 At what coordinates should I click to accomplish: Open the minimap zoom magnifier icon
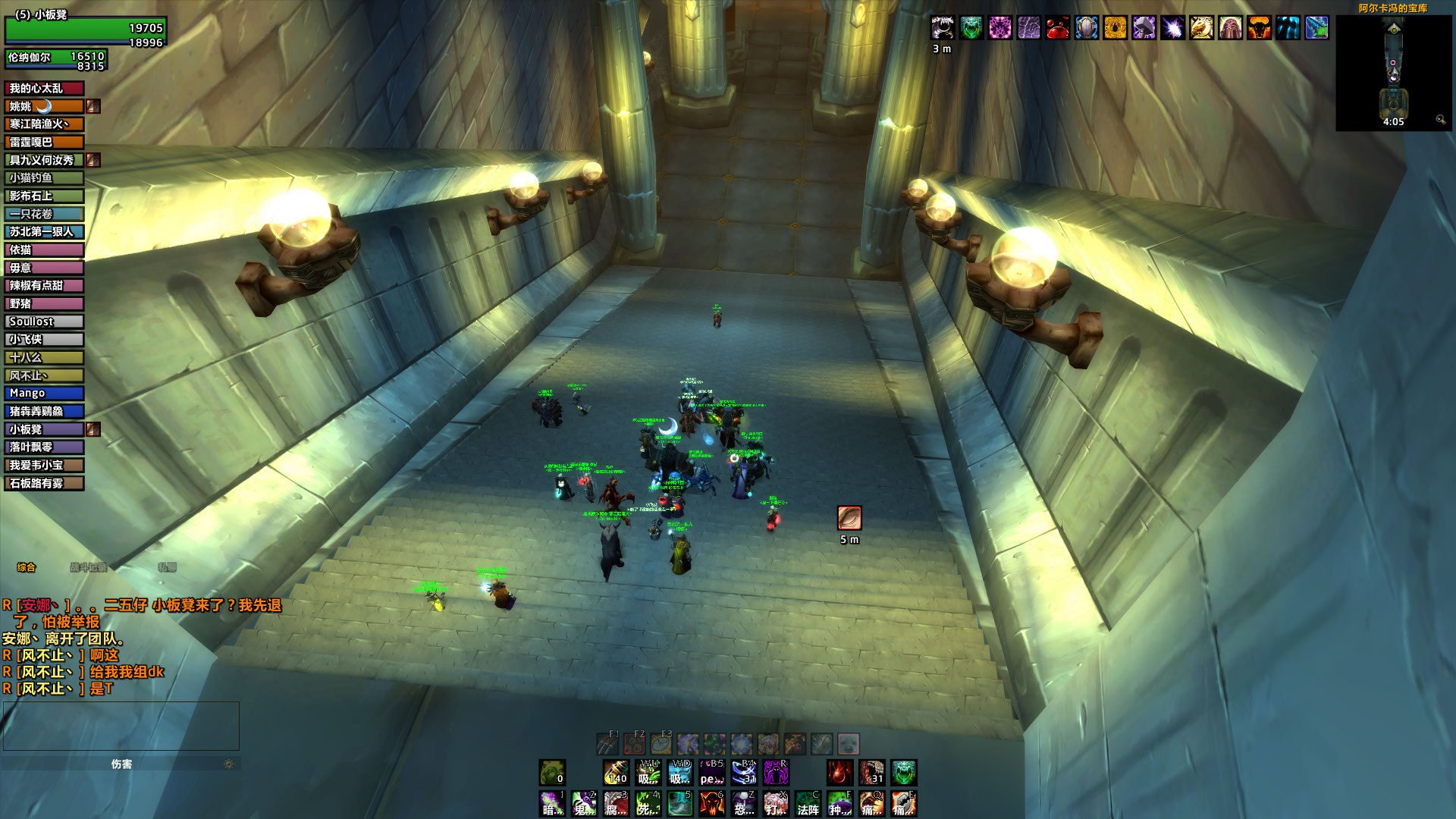tap(1441, 121)
